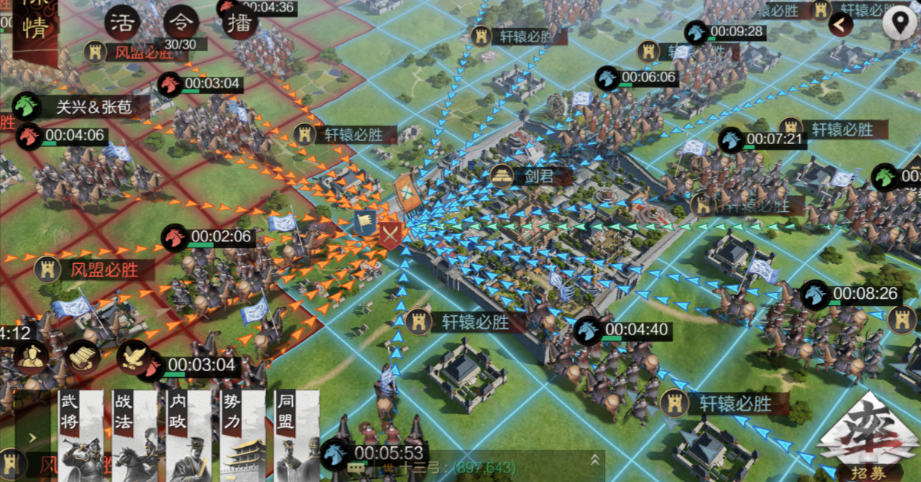Image resolution: width=921 pixels, height=482 pixels.
Task: Click the crossed swords battle icon
Action: tap(389, 233)
